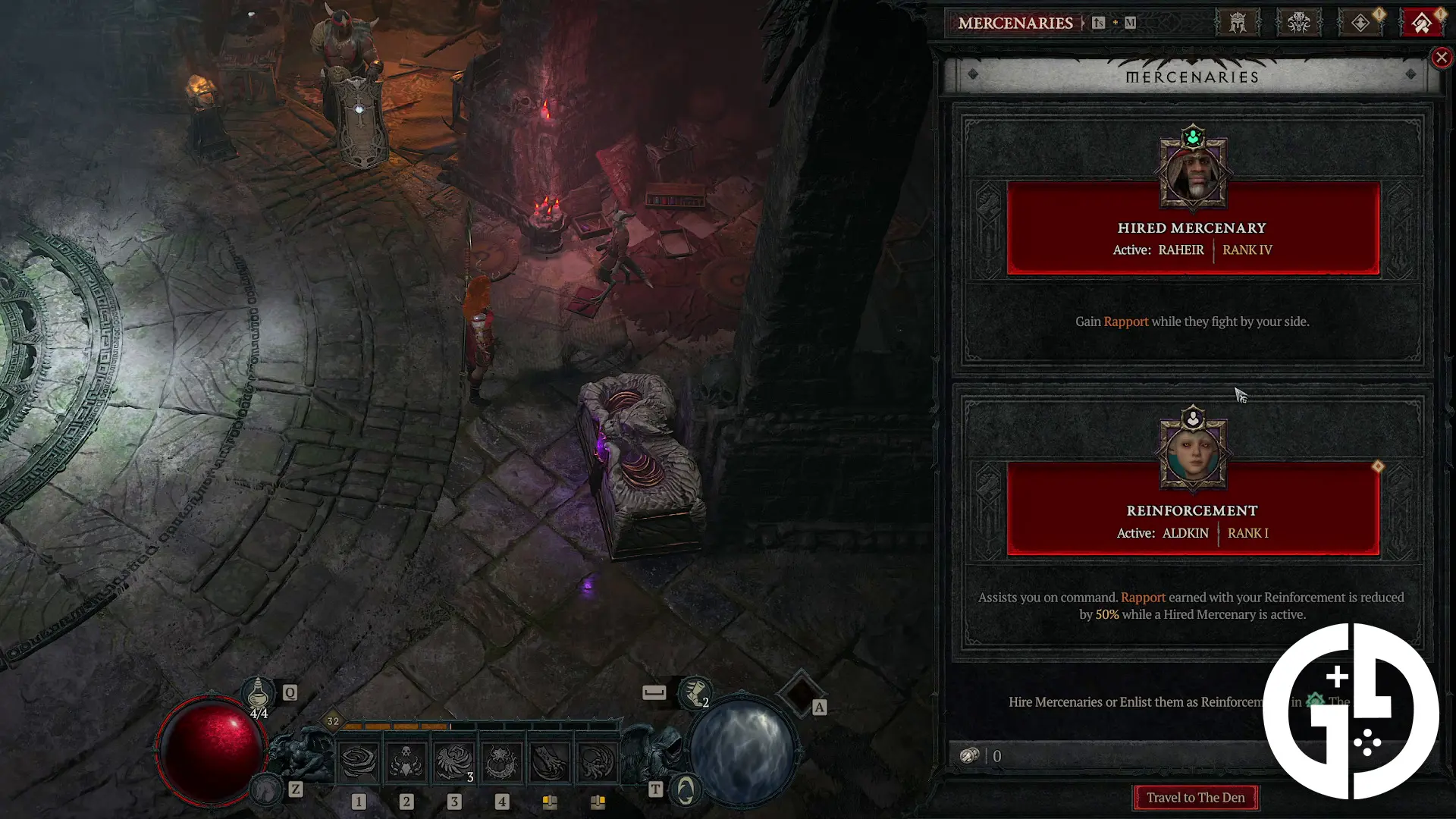The width and height of the screenshot is (1456, 819).
Task: Use the evade boot ability
Action: [x=695, y=692]
